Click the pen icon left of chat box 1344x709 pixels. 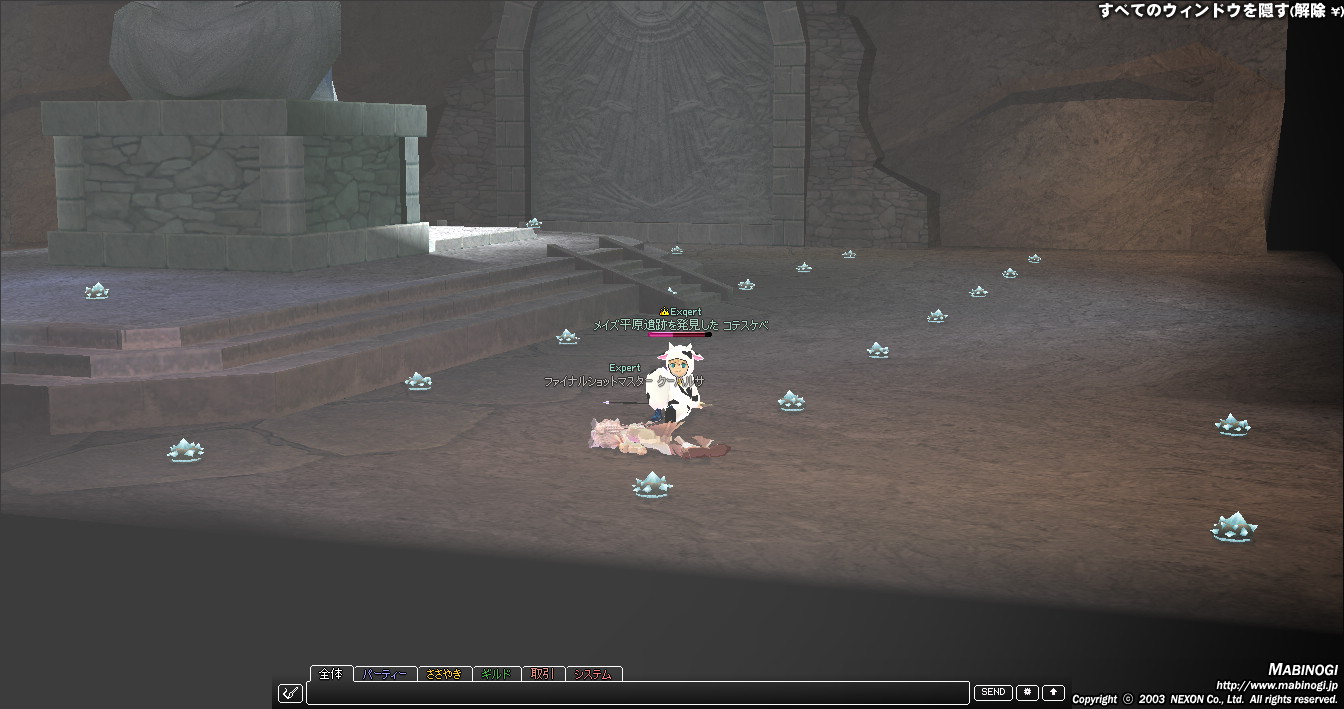tap(290, 692)
